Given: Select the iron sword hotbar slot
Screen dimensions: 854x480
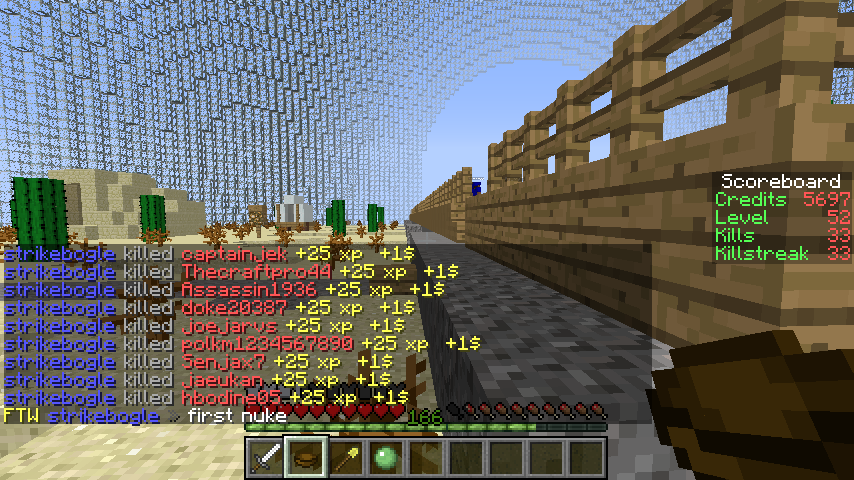Looking at the screenshot, I should pos(265,458).
